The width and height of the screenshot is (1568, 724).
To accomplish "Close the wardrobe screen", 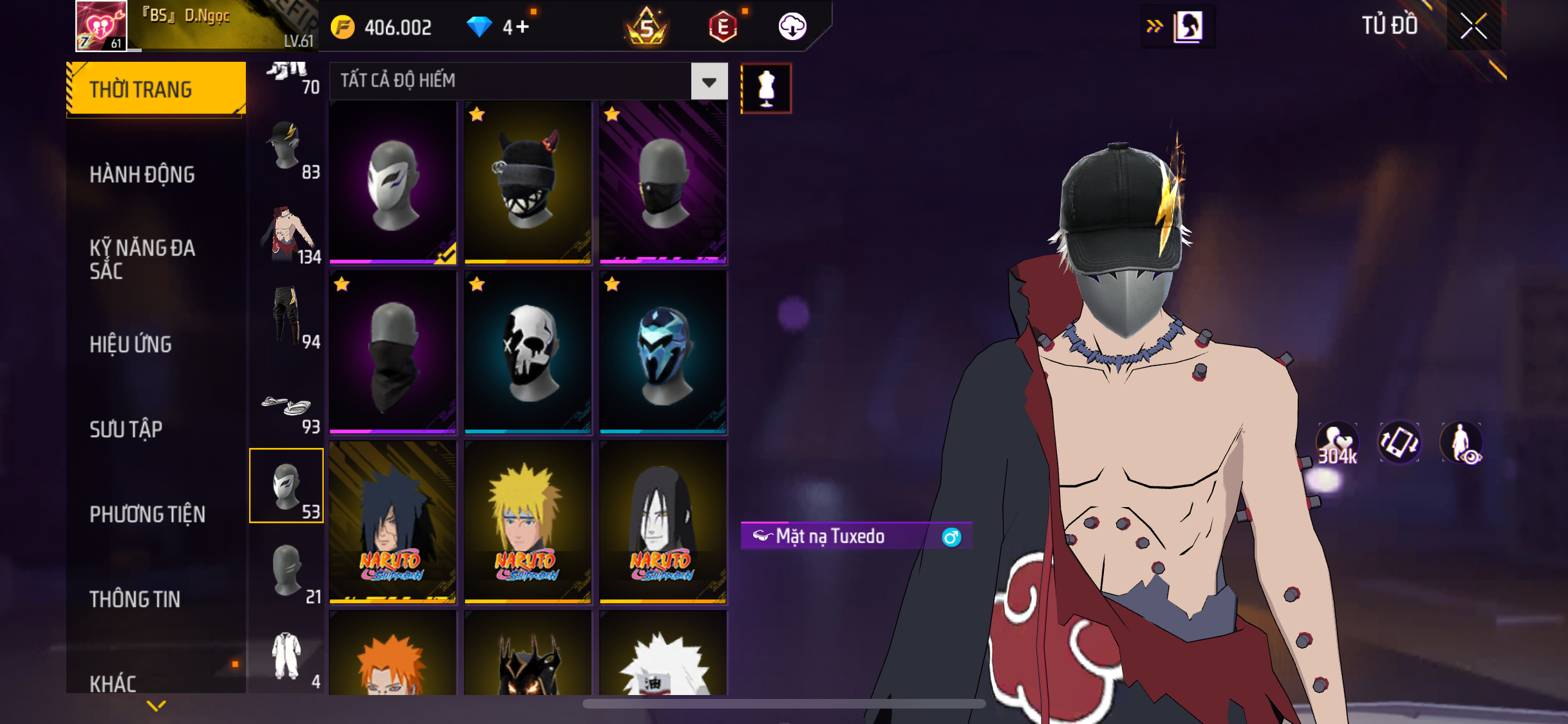I will [1473, 26].
